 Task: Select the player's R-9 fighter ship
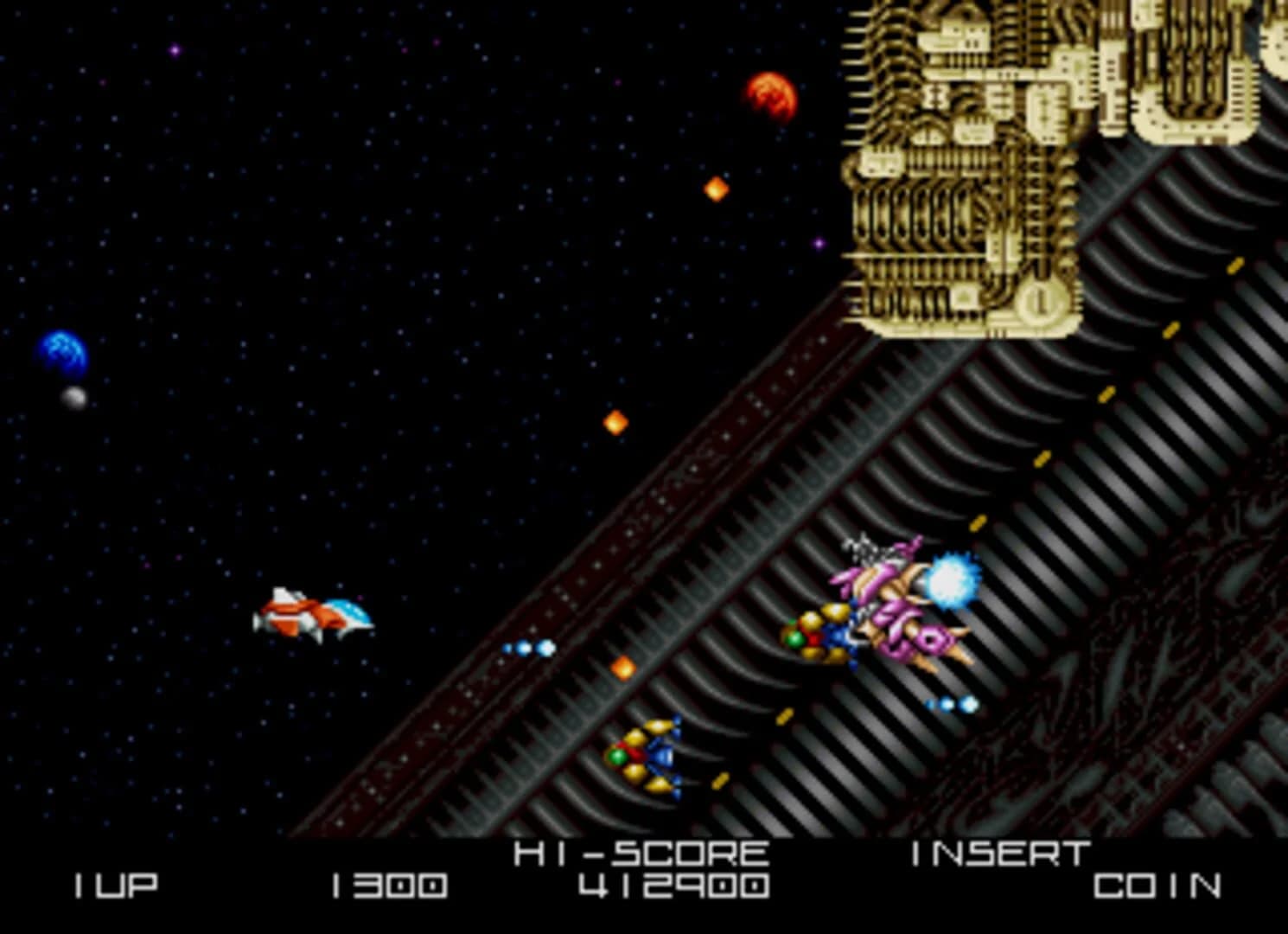(x=316, y=614)
